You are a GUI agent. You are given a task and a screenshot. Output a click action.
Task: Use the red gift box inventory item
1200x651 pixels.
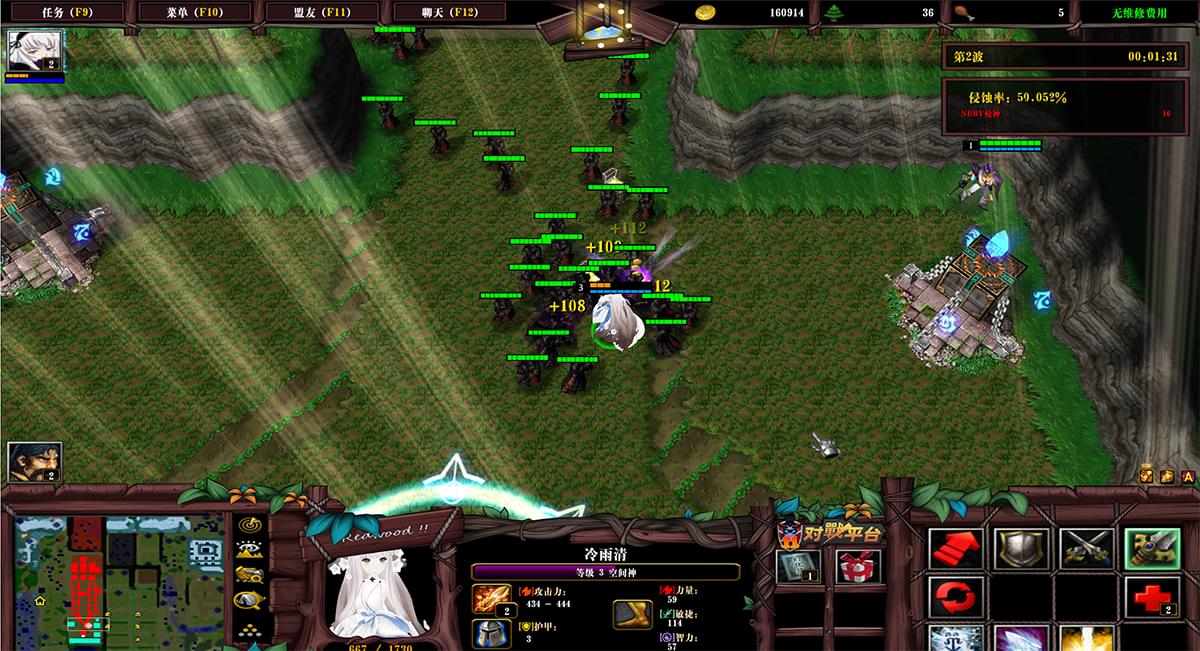[858, 567]
